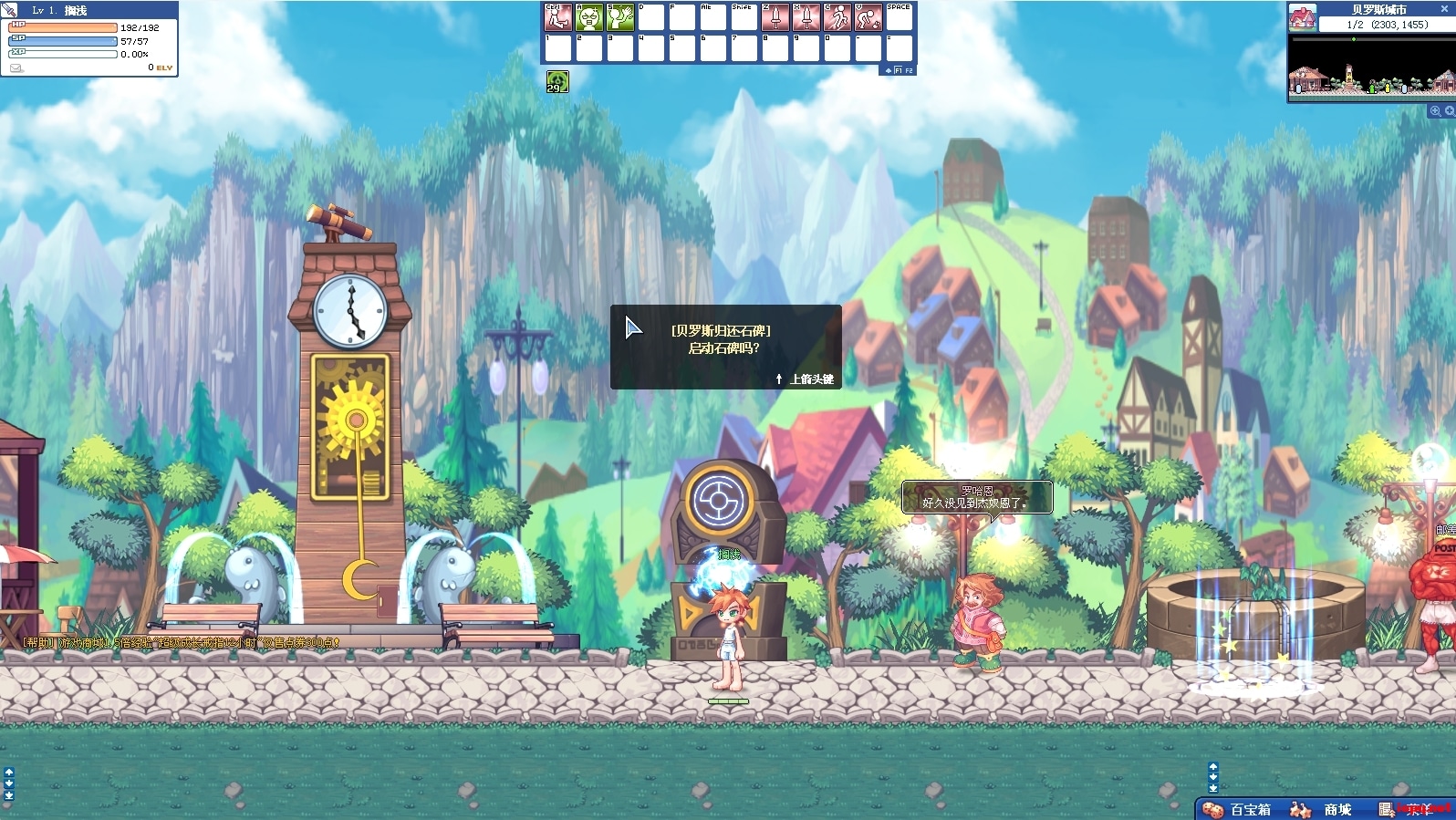Click the top-left sword emblem icon
Screen dimensions: 1456x820
tap(9, 9)
